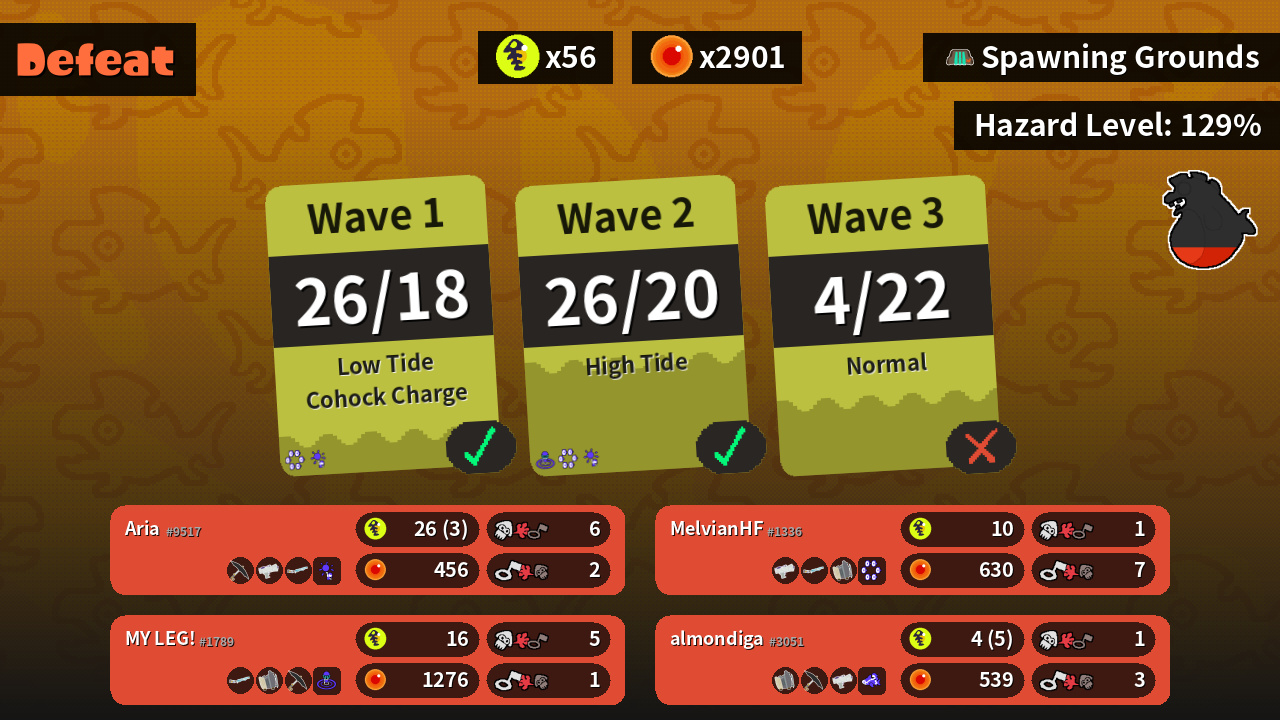This screenshot has height=720, width=1280.
Task: Select the Wave 1 Low Tide card
Action: click(x=383, y=325)
